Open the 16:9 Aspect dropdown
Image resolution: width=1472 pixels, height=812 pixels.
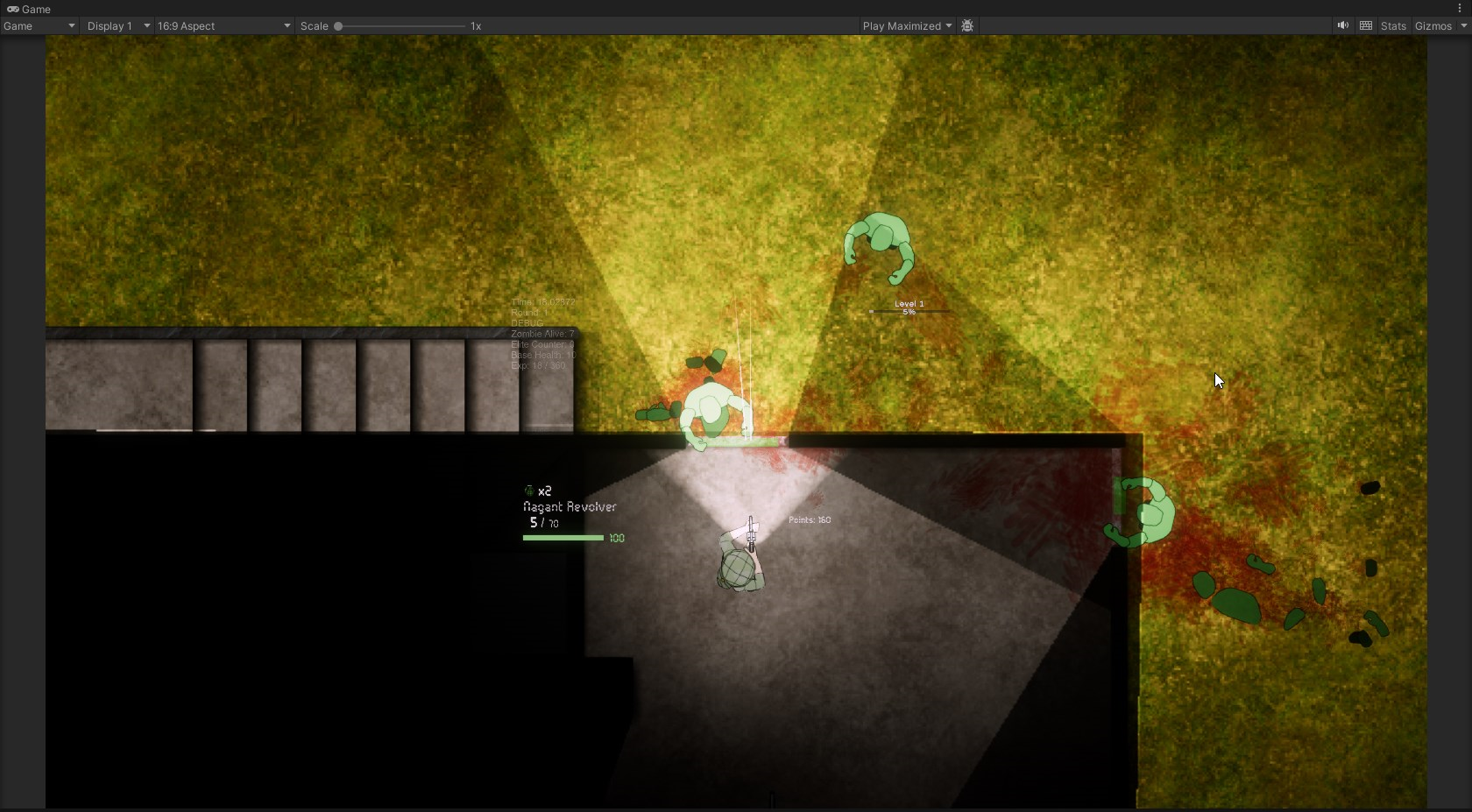click(x=223, y=26)
